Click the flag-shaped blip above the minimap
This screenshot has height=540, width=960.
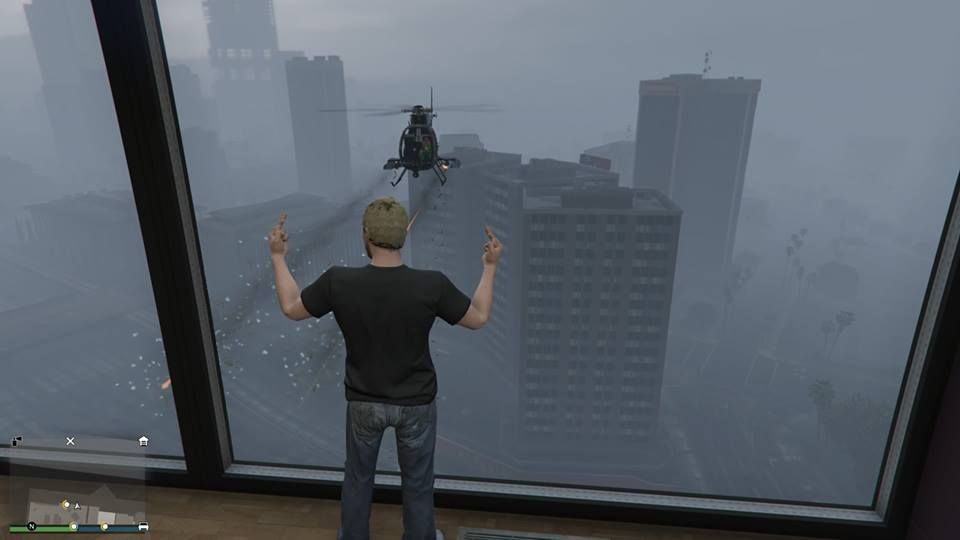(x=17, y=441)
